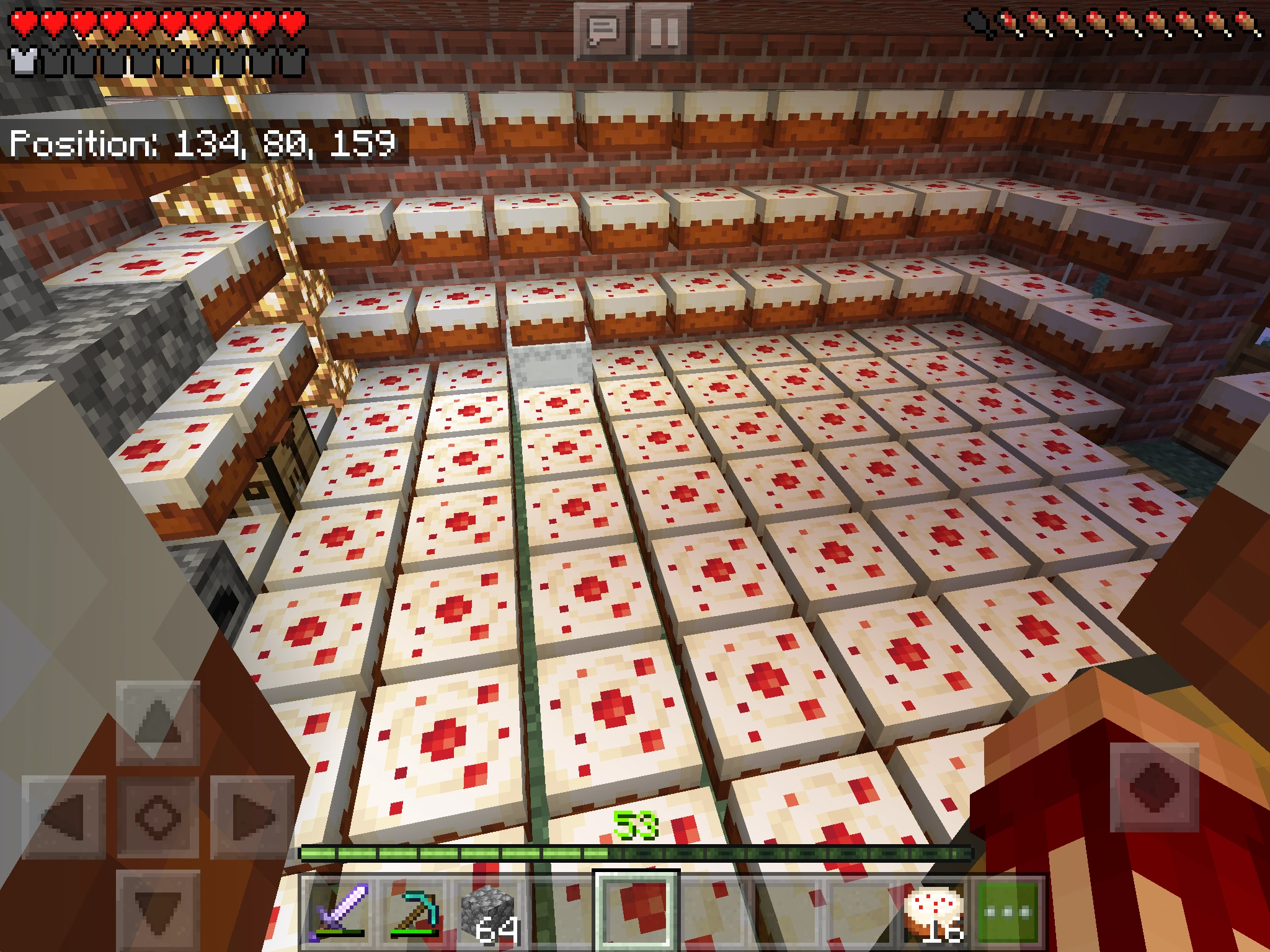The height and width of the screenshot is (952, 1270).
Task: Choose the cobblestone stack of 64
Action: [x=490, y=911]
